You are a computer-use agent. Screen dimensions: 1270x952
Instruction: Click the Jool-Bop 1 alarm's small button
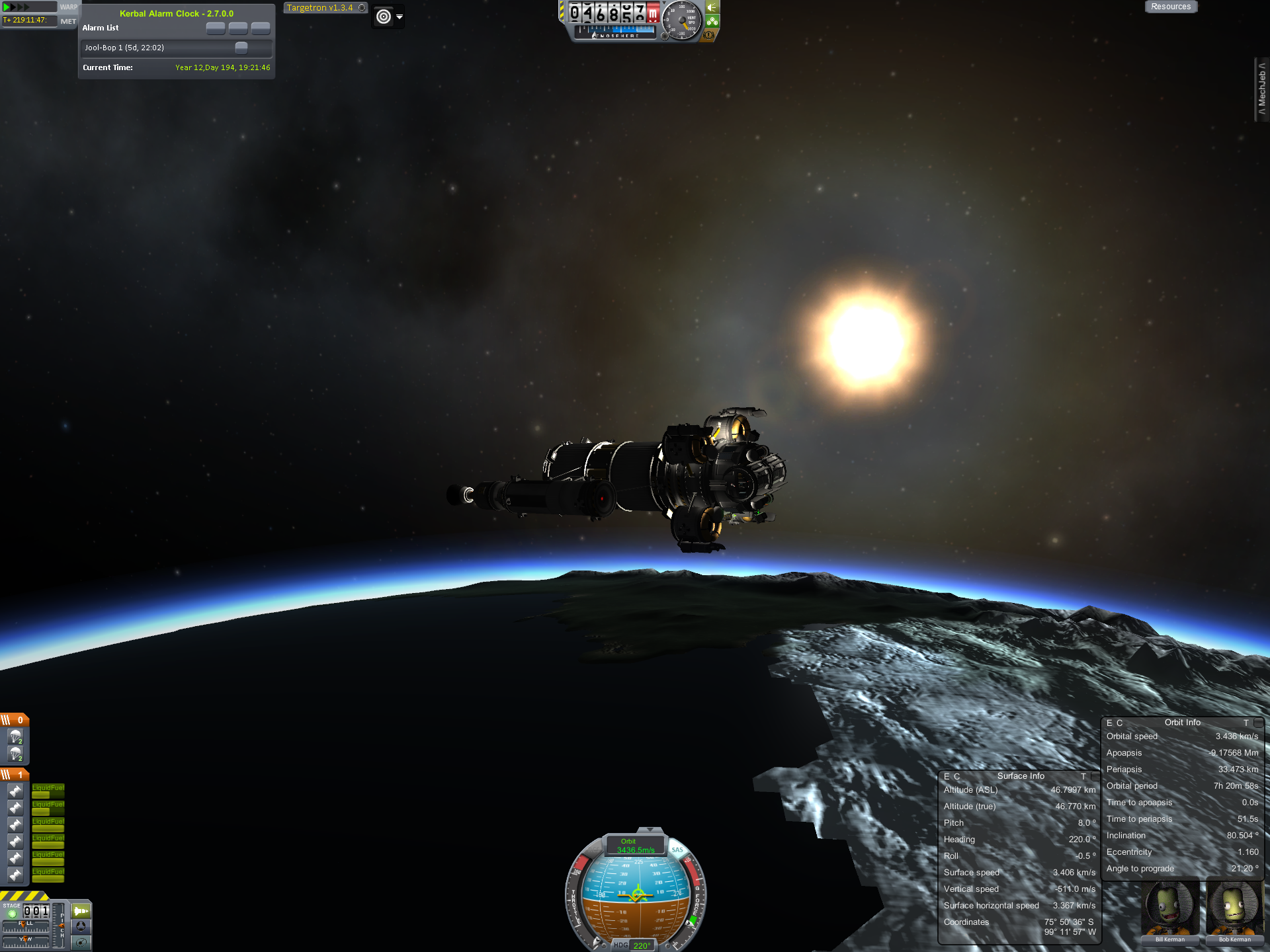[241, 48]
